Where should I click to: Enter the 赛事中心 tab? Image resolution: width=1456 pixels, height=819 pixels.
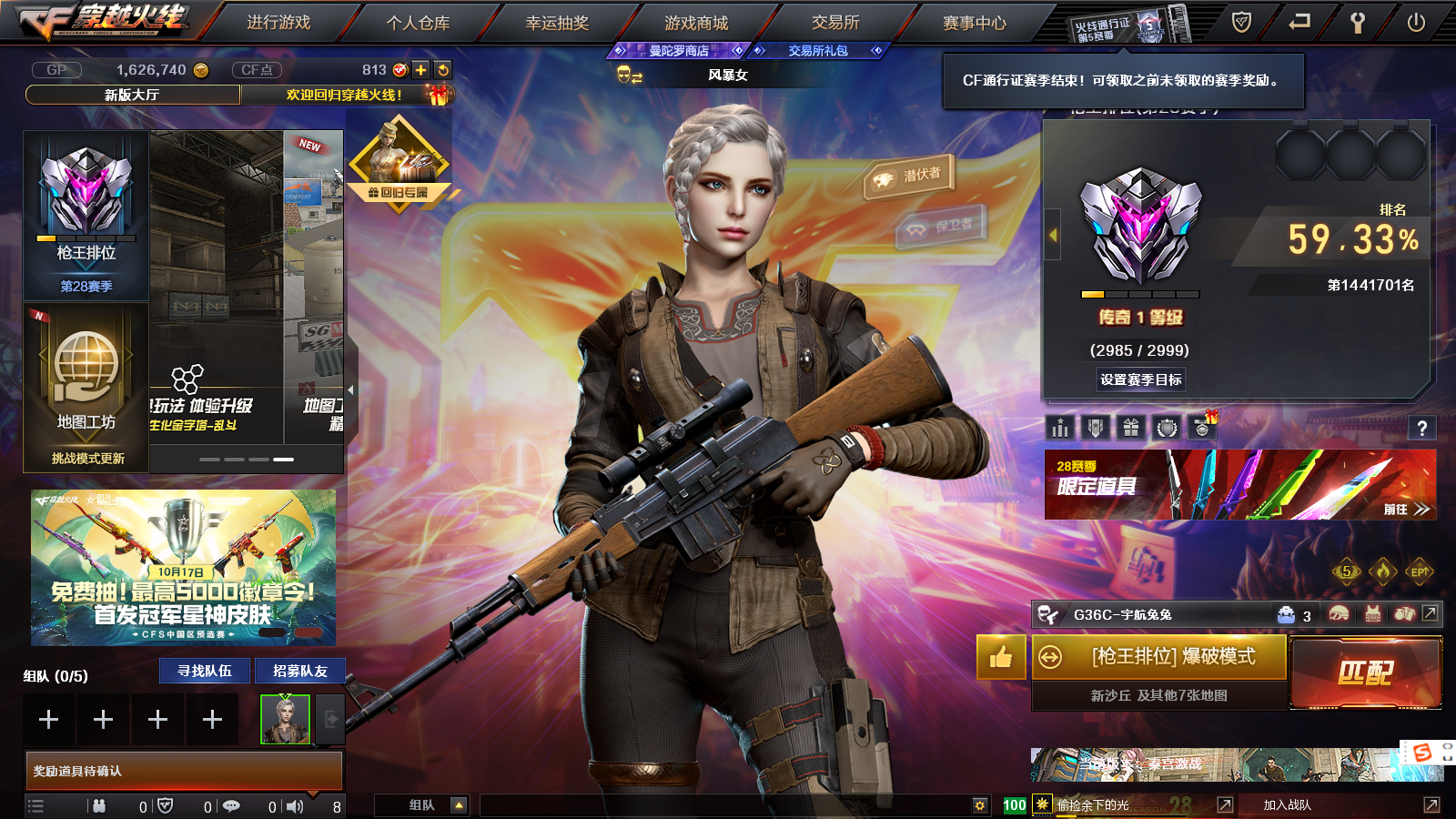975,23
